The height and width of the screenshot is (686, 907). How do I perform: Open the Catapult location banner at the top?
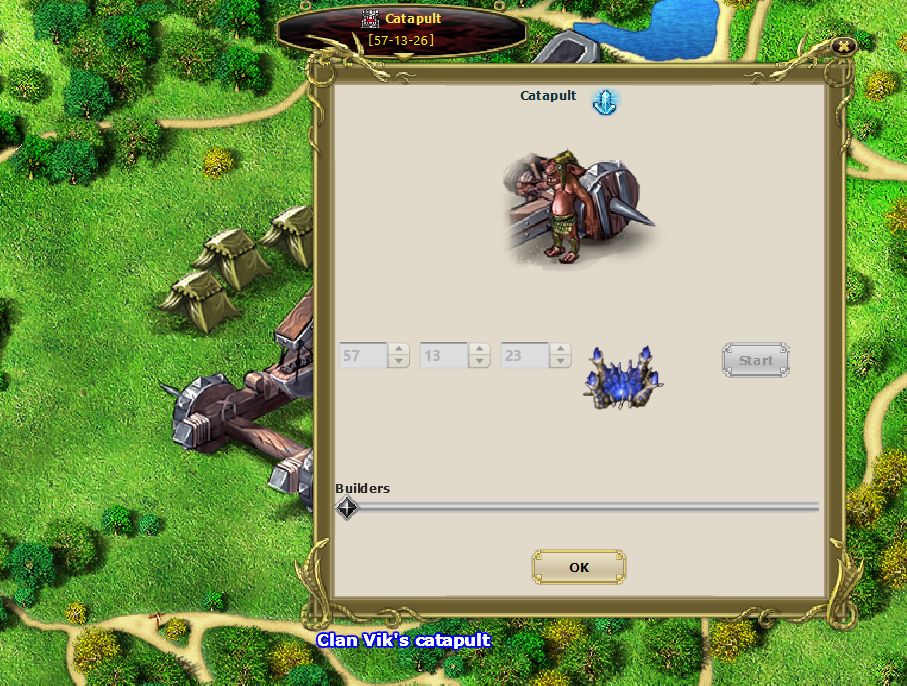pyautogui.click(x=402, y=30)
